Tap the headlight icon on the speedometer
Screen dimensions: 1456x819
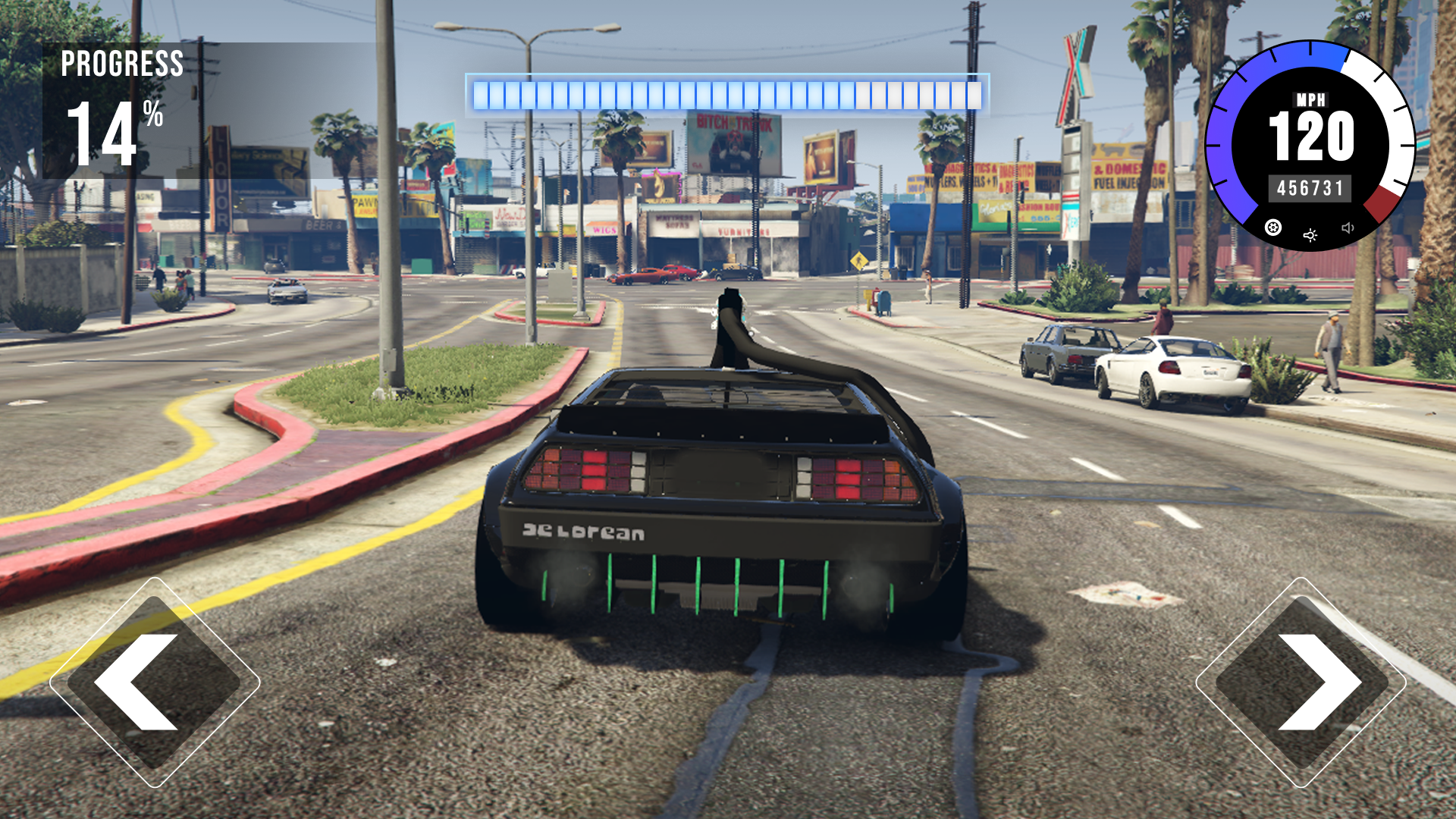coord(1310,235)
